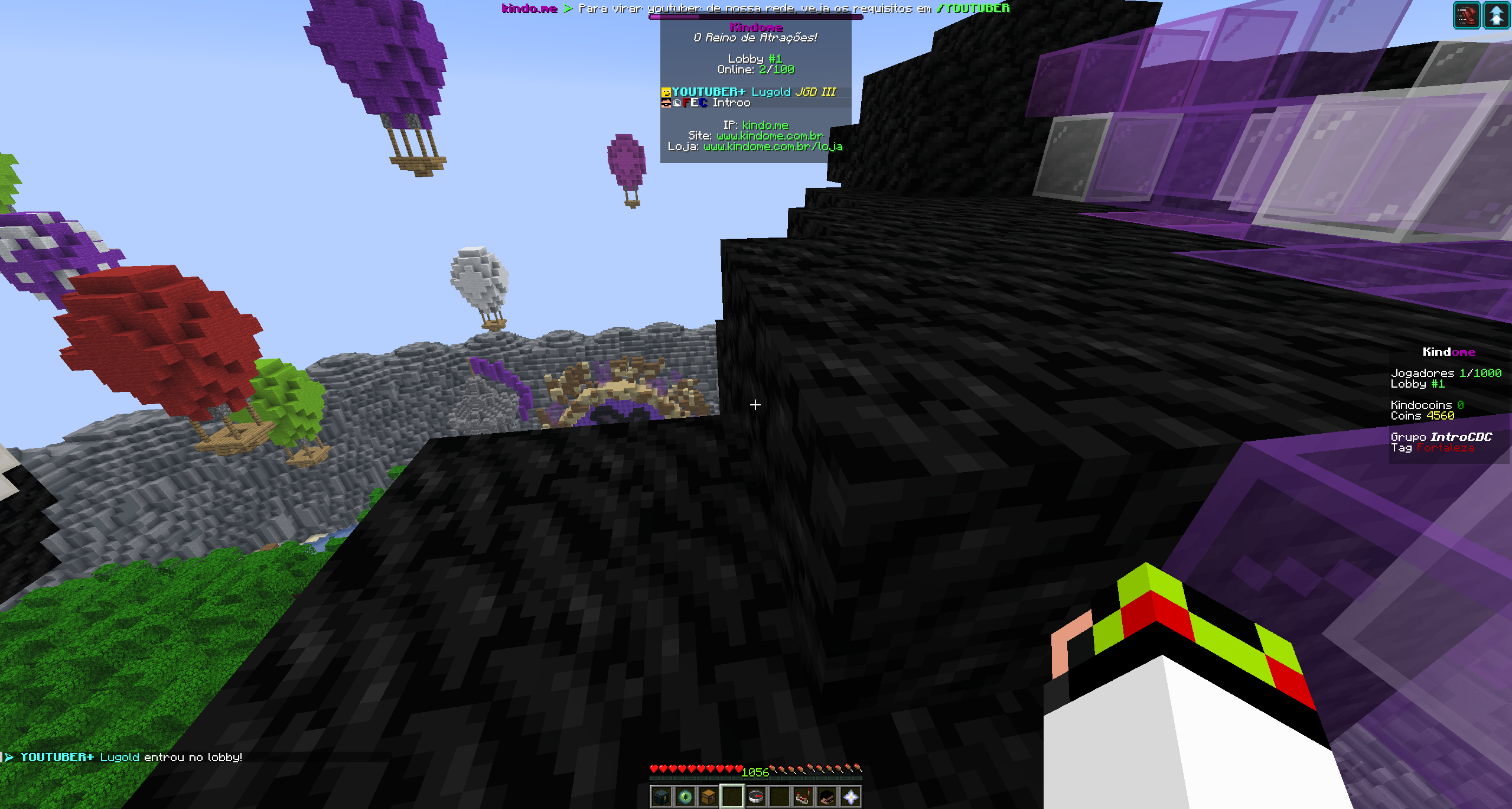1512x809 pixels.
Task: Select the nether star hotbar slot
Action: click(x=850, y=797)
